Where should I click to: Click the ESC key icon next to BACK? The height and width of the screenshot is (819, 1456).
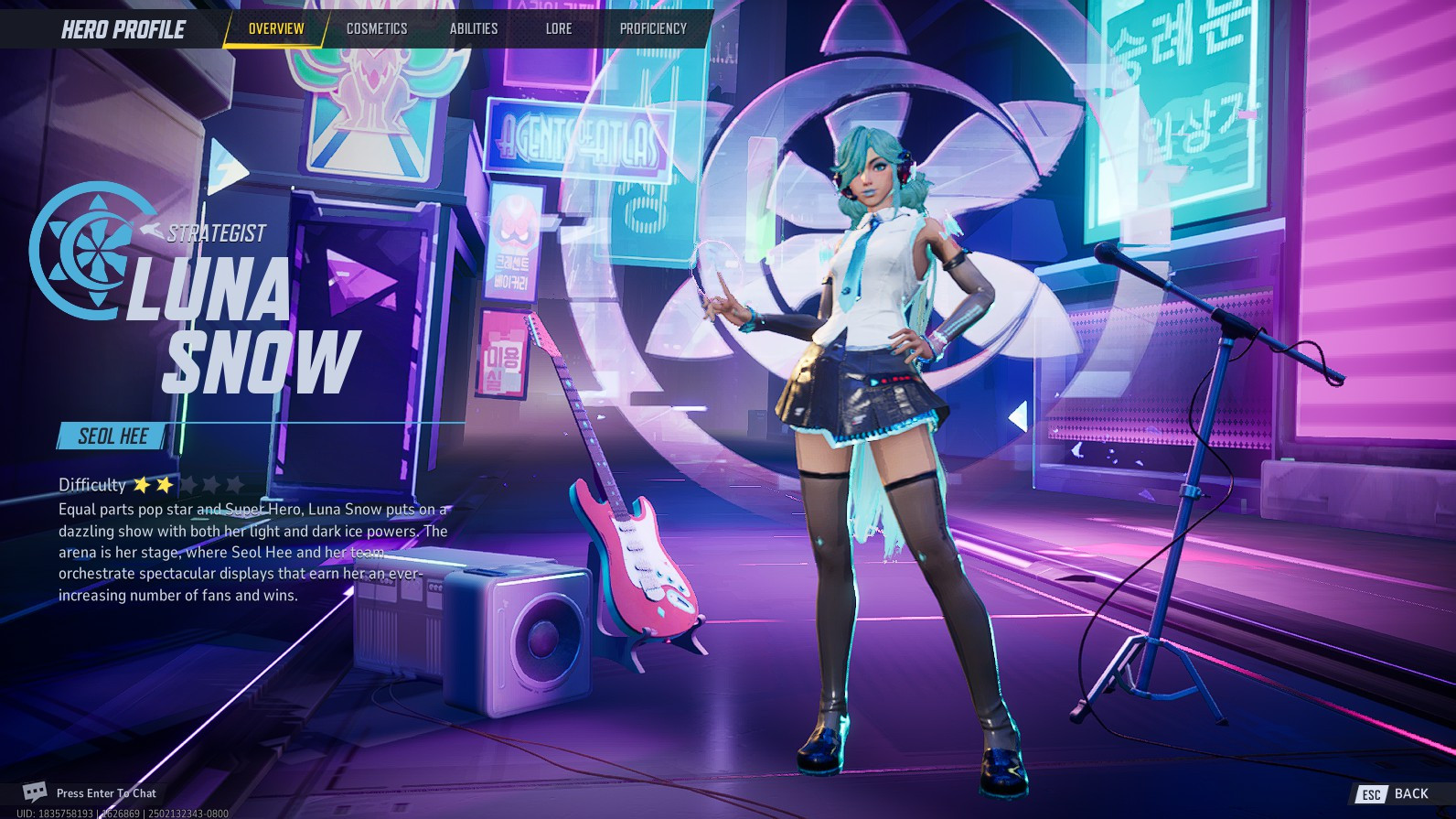(x=1372, y=793)
